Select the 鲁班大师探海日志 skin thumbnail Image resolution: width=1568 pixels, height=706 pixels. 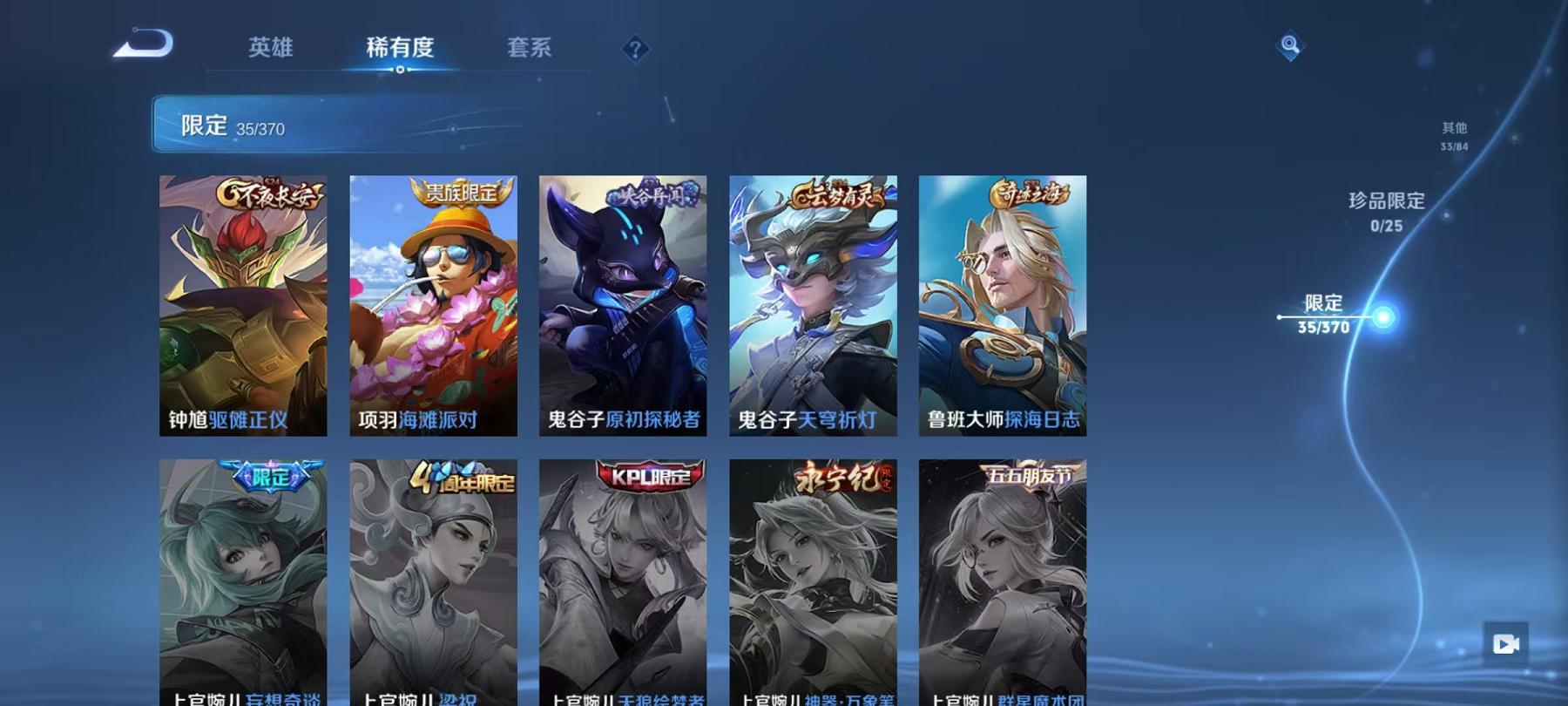1001,305
